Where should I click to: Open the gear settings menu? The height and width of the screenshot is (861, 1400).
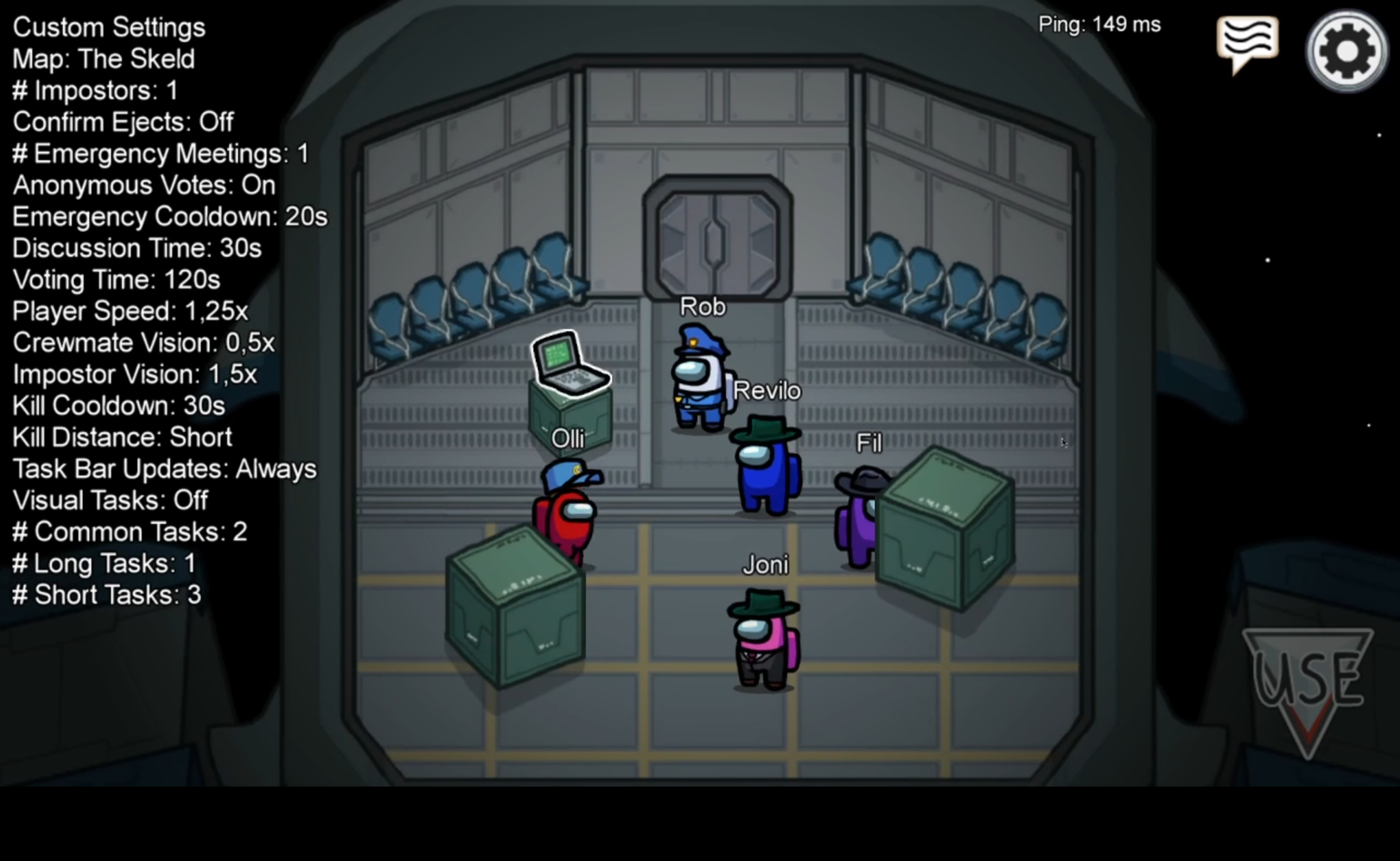pos(1346,51)
